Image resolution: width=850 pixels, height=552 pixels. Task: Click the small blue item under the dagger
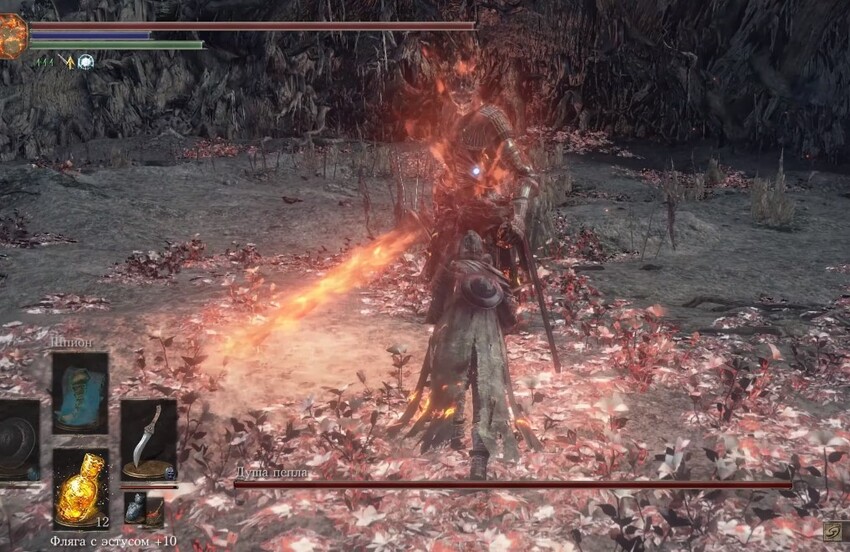tap(133, 509)
